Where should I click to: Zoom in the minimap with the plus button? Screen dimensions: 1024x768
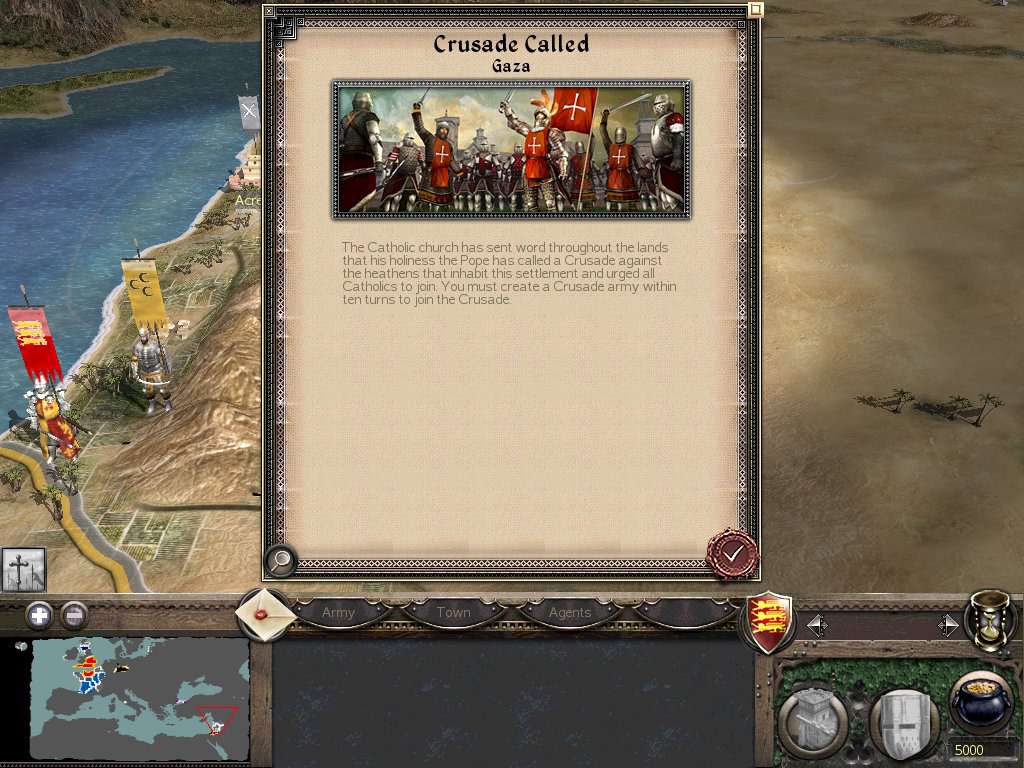pos(39,615)
